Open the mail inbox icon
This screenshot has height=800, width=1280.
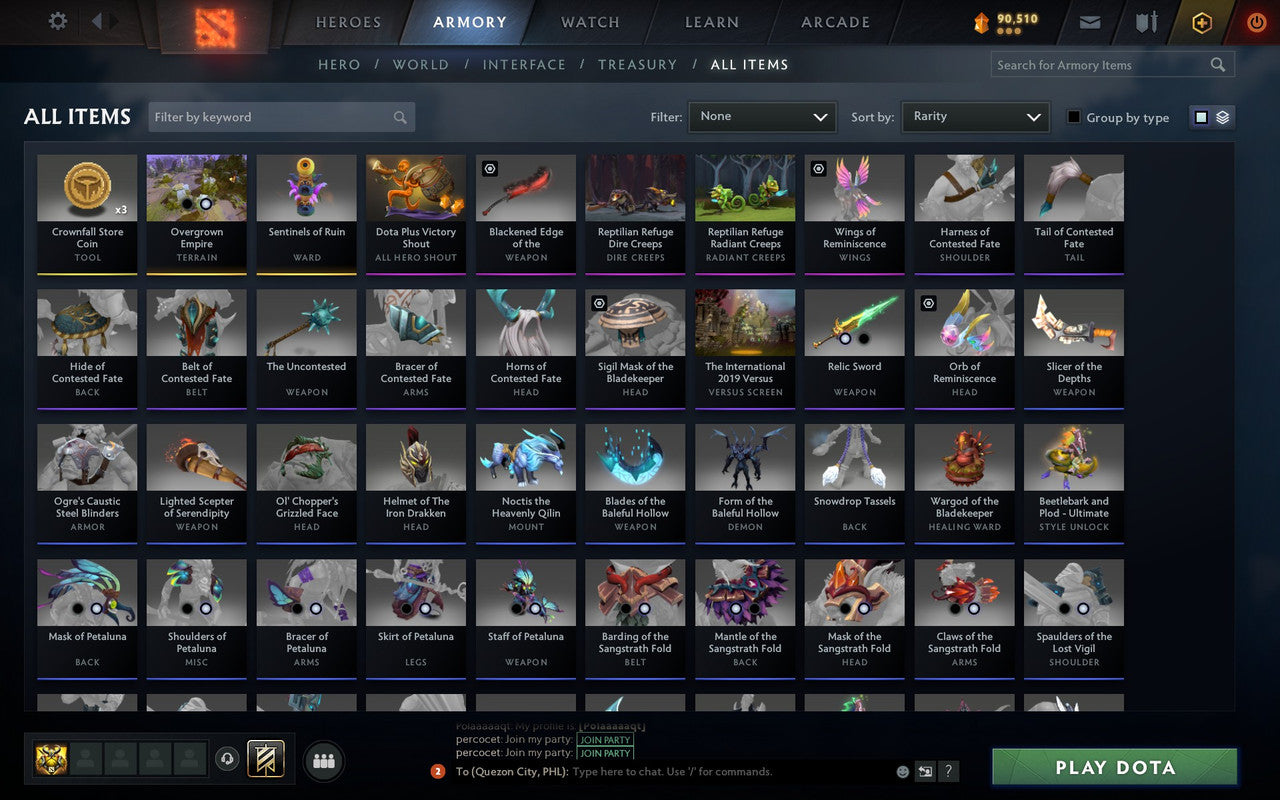coord(1089,22)
